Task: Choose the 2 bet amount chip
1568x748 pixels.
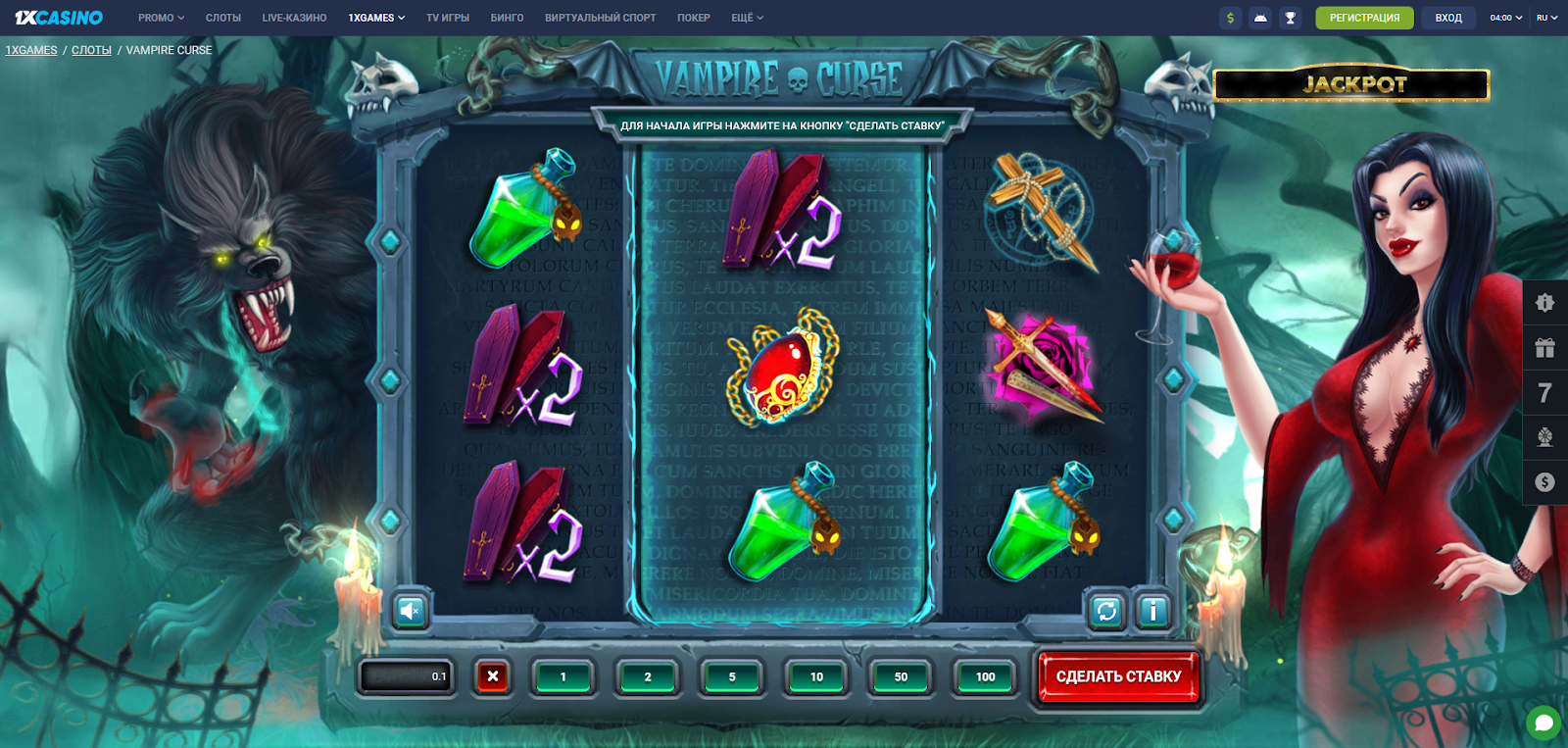Action: click(x=648, y=676)
